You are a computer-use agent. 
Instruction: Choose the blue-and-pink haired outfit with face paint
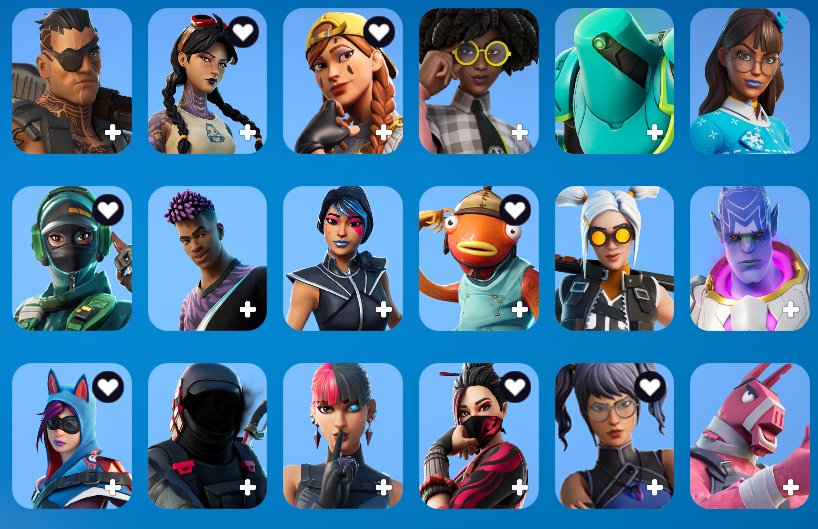click(342, 258)
